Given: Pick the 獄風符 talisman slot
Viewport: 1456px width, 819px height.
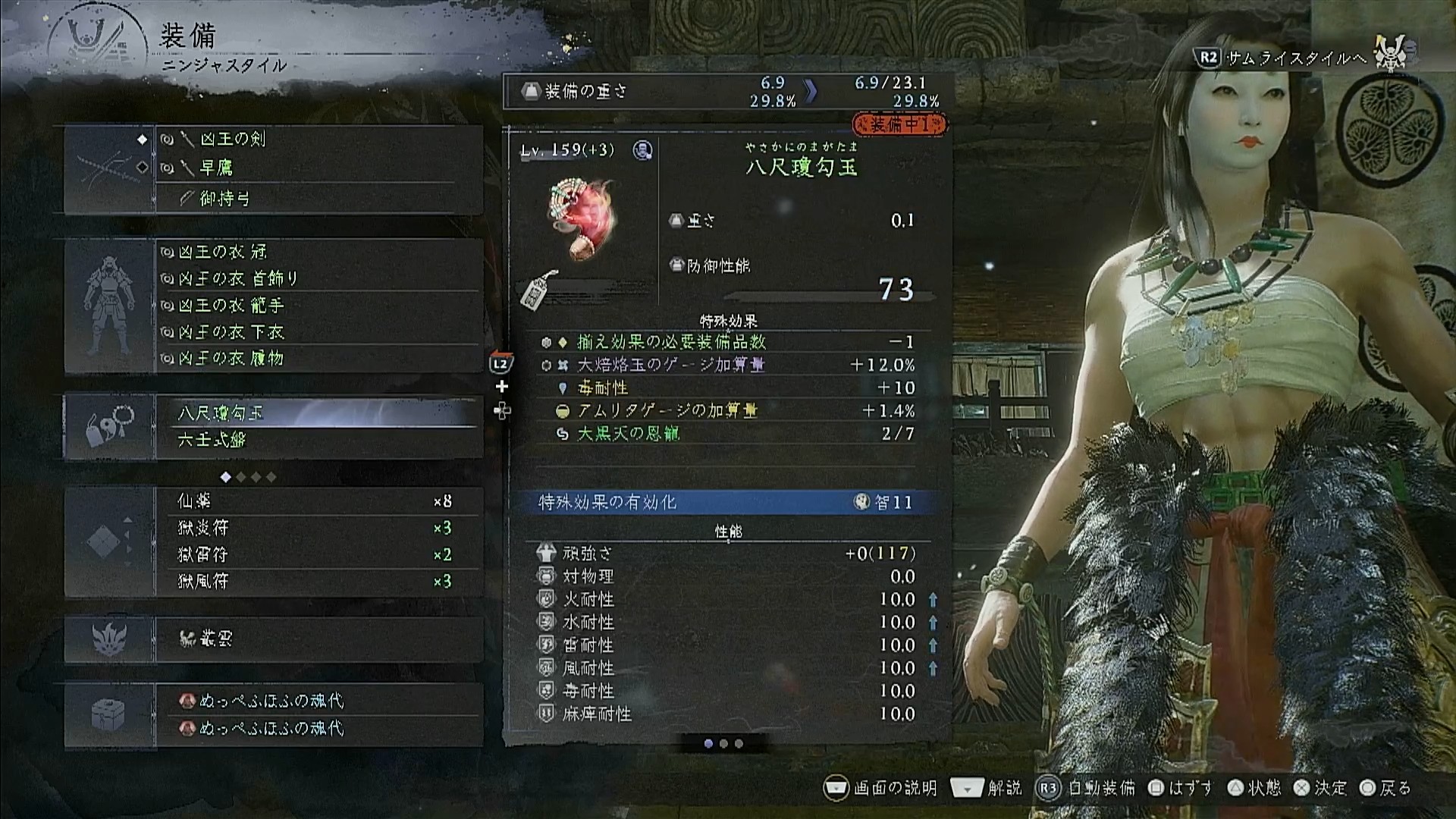Looking at the screenshot, I should (x=318, y=582).
